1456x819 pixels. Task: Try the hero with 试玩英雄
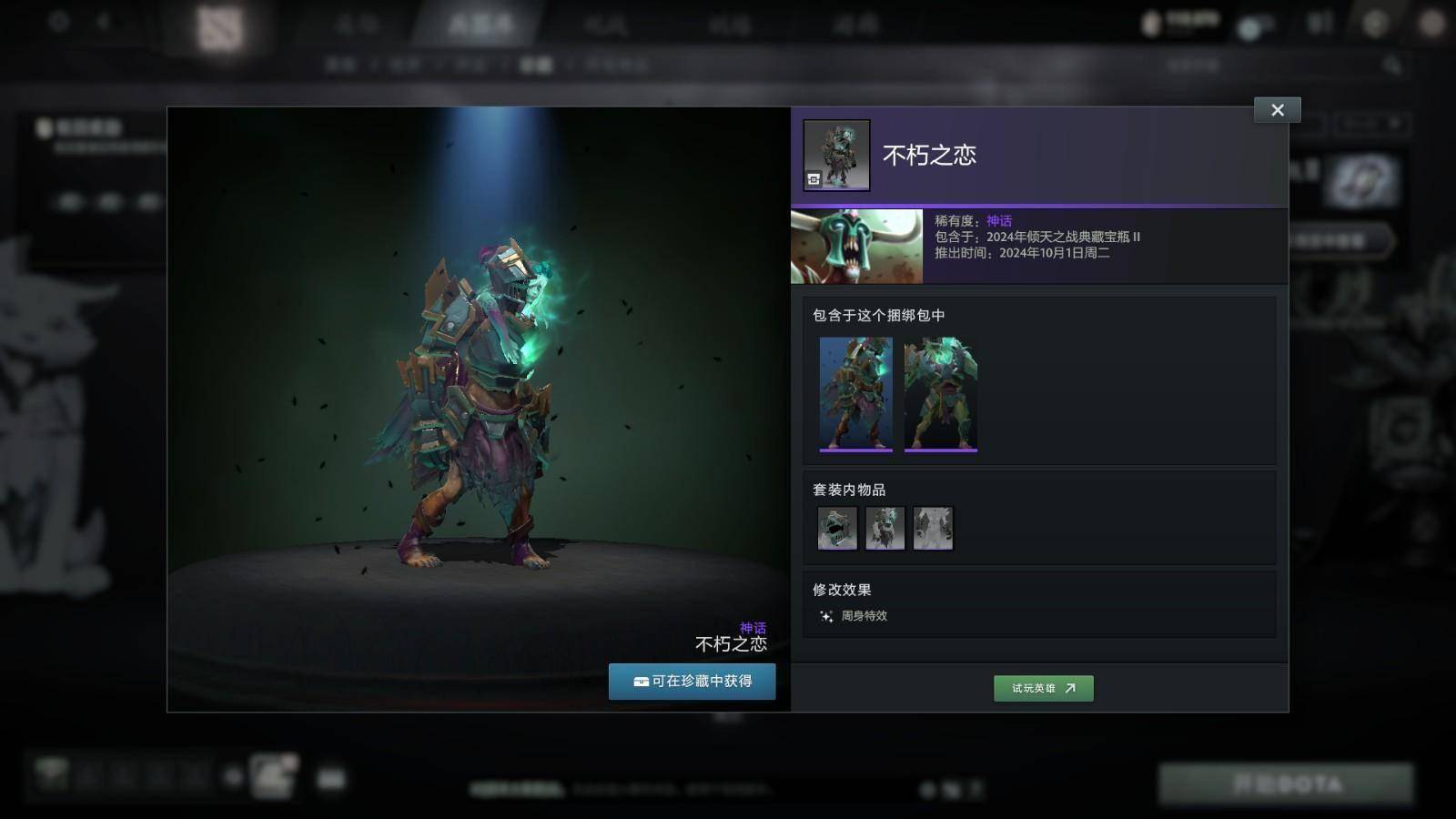(1043, 689)
